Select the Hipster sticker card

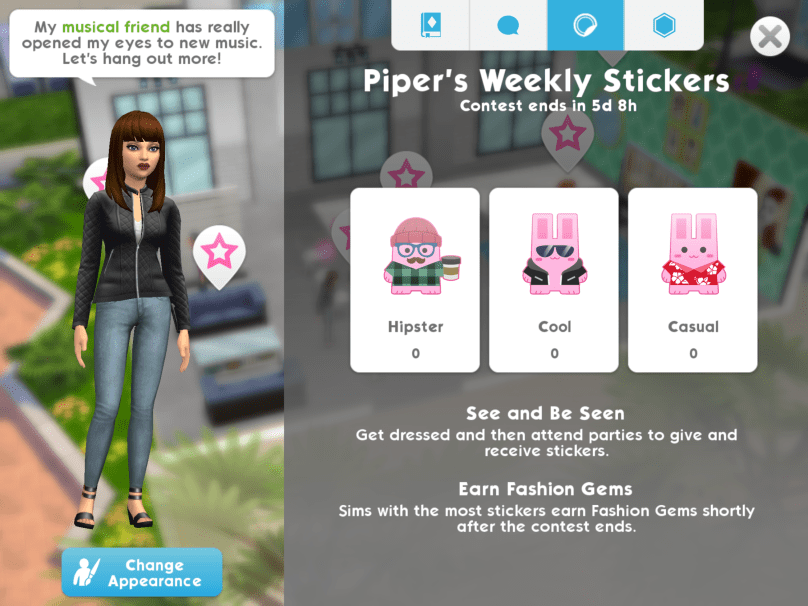pos(415,280)
